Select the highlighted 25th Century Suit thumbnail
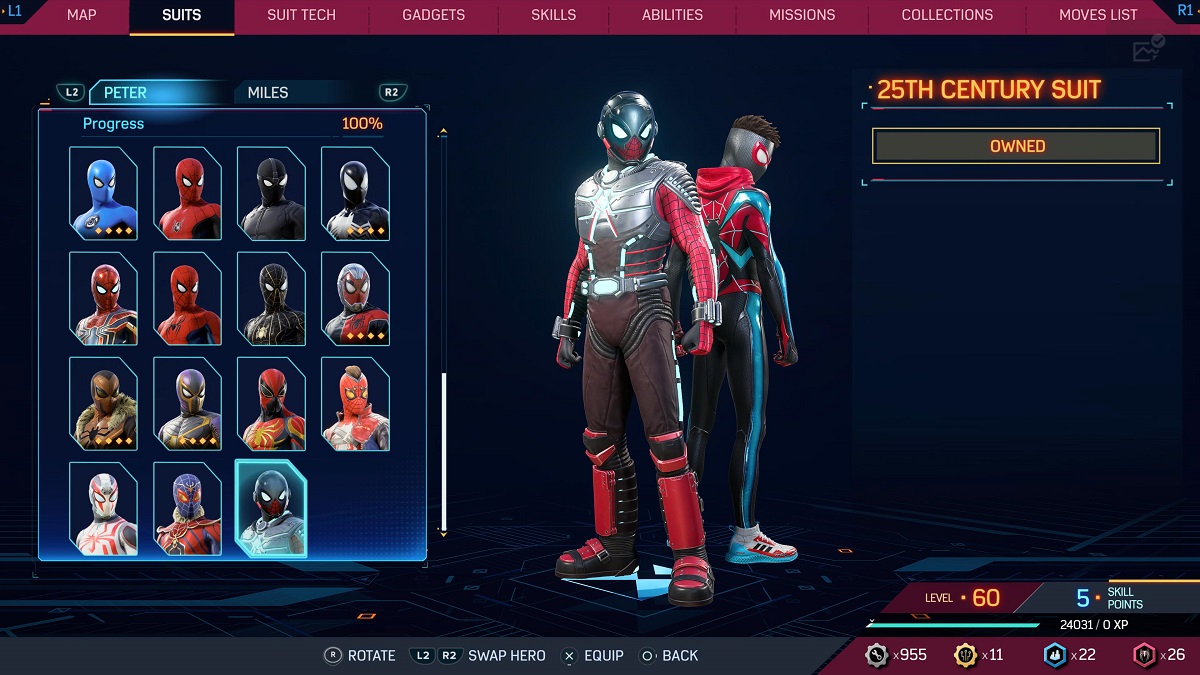The image size is (1200, 675). click(x=271, y=508)
